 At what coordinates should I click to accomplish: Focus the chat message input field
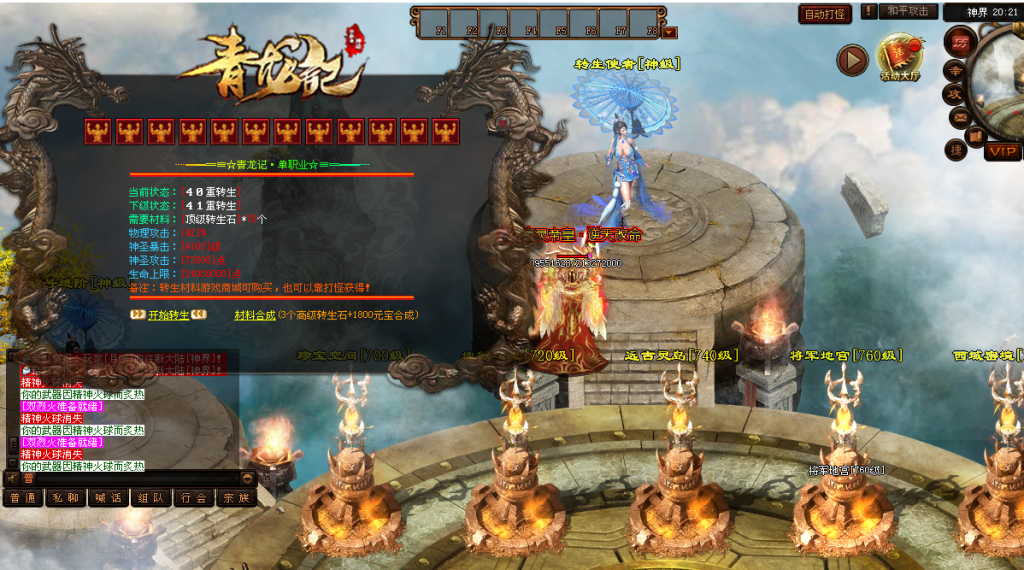click(x=130, y=479)
